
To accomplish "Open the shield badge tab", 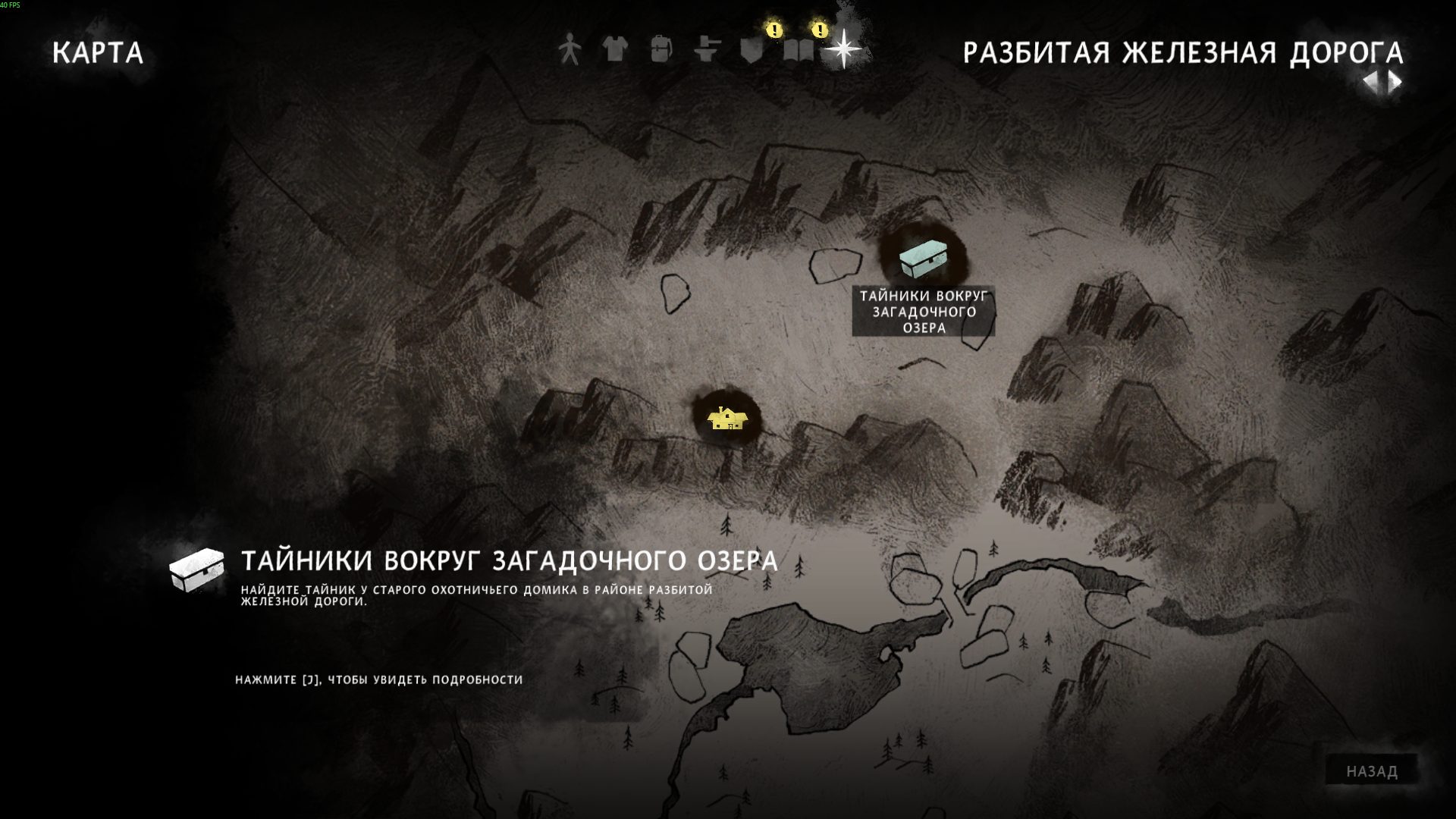I will (752, 50).
